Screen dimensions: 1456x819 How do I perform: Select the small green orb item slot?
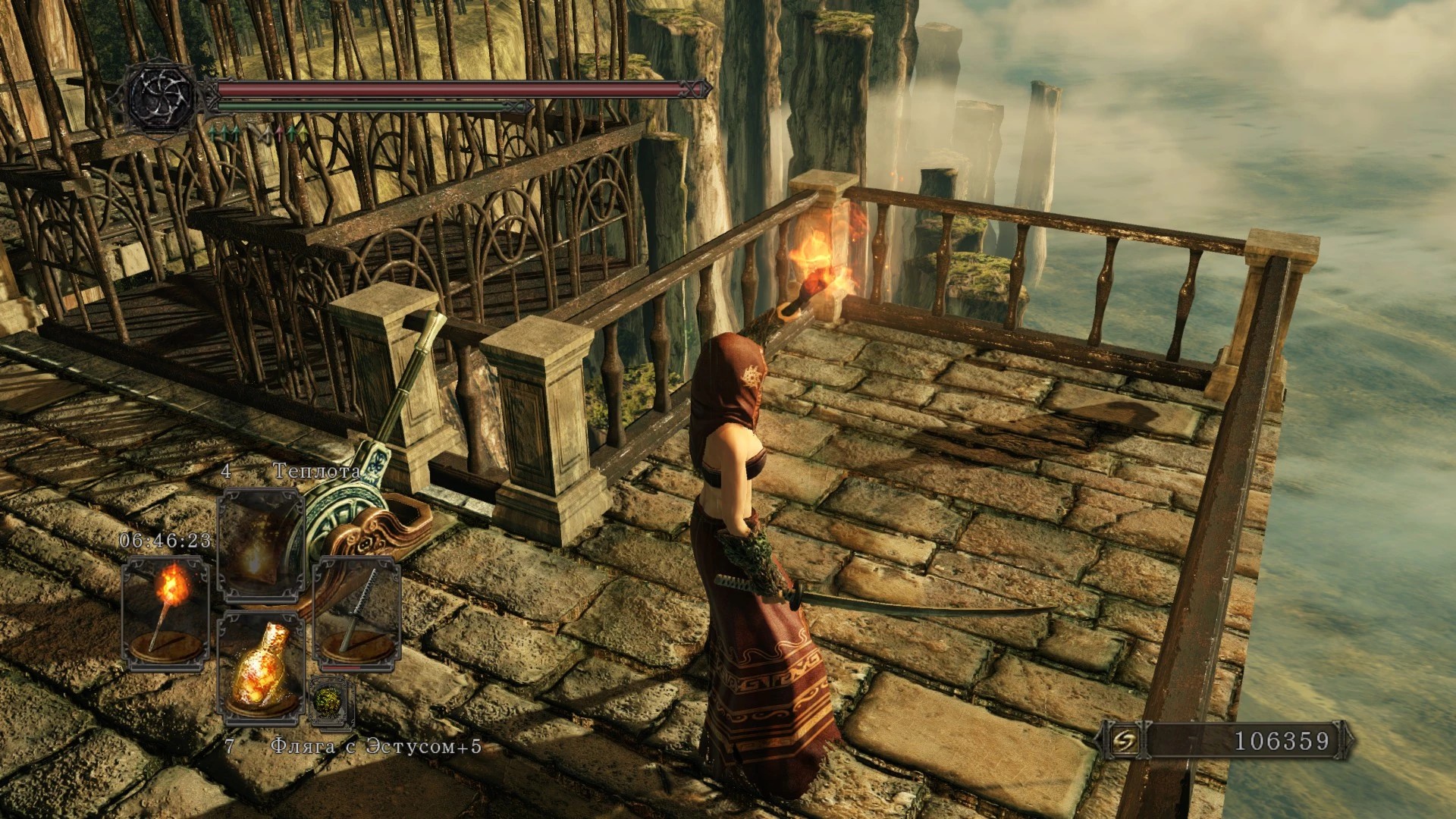[x=332, y=700]
